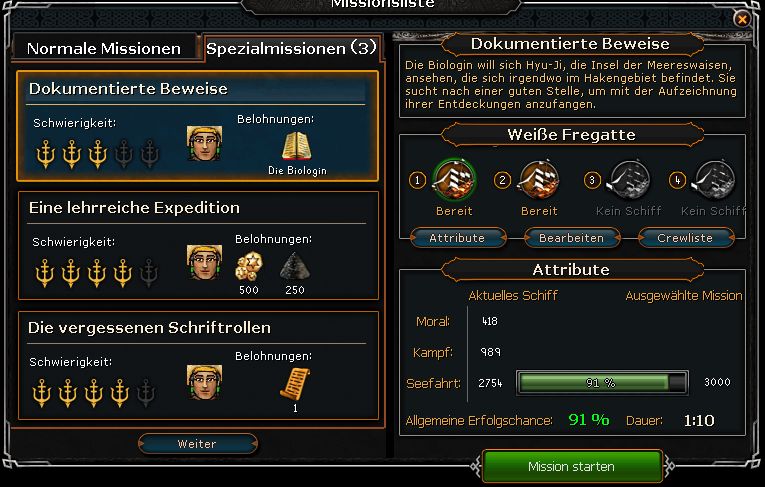Image resolution: width=765 pixels, height=487 pixels.
Task: Open the Crewliste
Action: click(685, 238)
